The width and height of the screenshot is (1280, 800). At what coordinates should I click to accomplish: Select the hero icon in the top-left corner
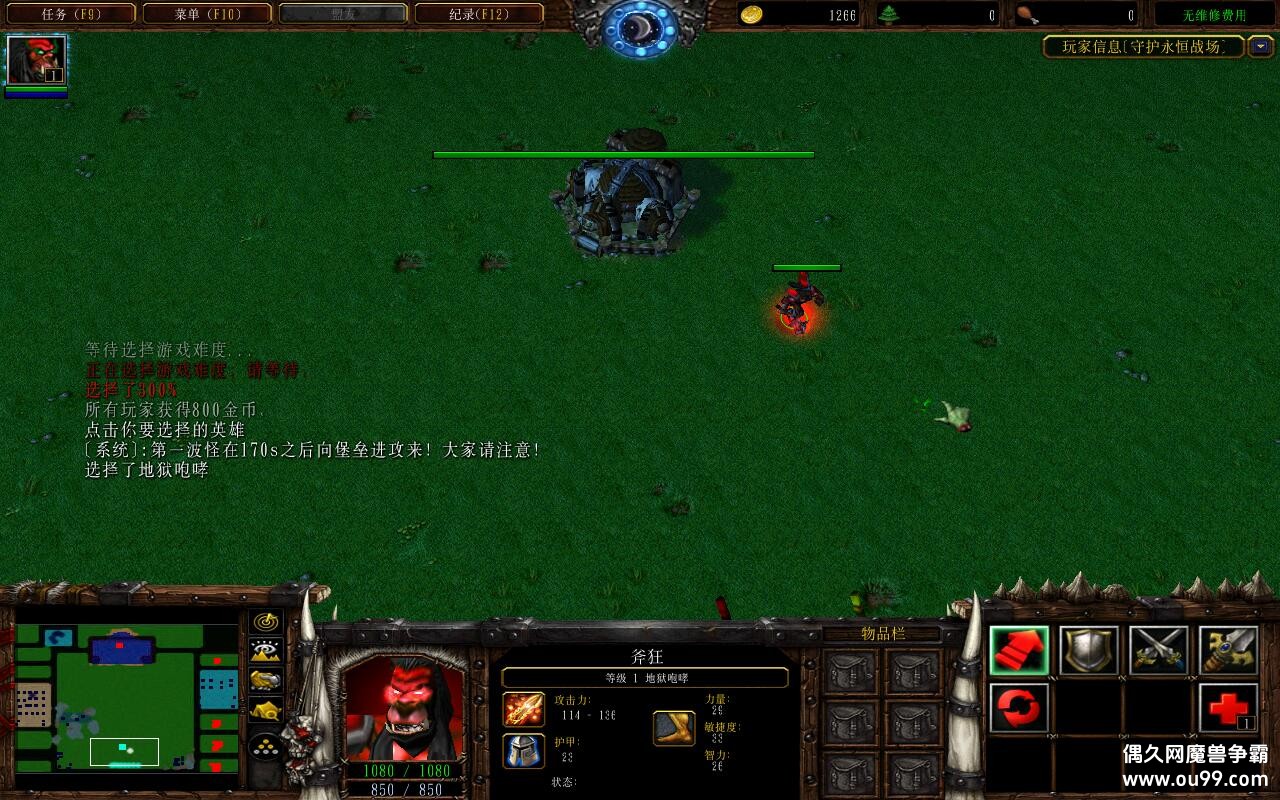point(37,61)
